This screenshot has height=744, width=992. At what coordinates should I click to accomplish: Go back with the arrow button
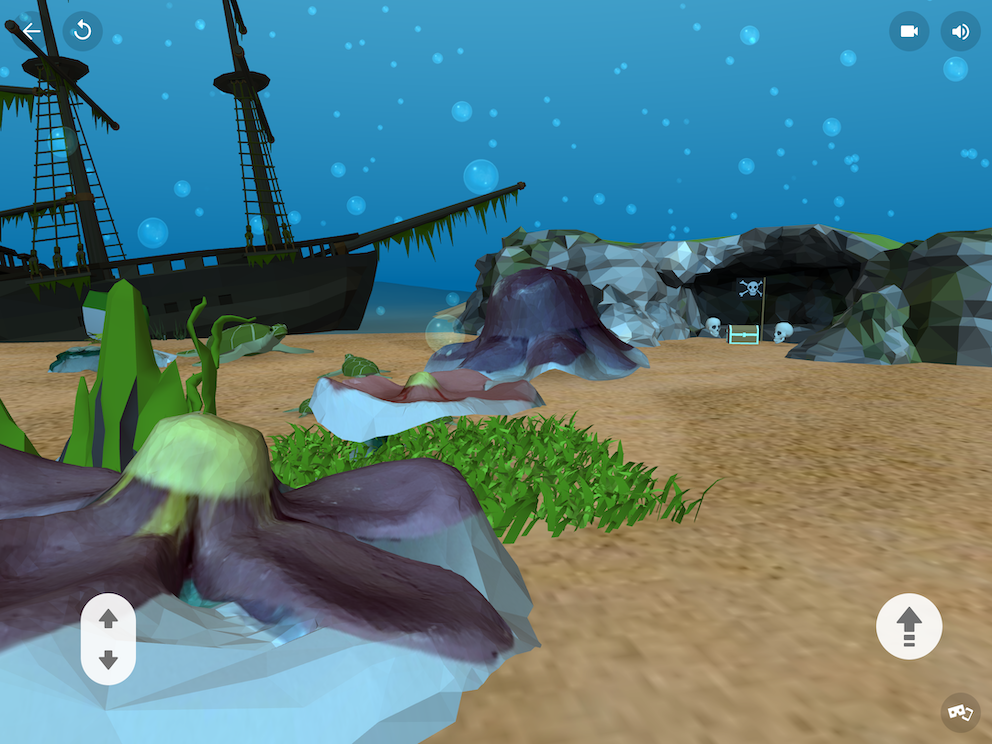(32, 31)
